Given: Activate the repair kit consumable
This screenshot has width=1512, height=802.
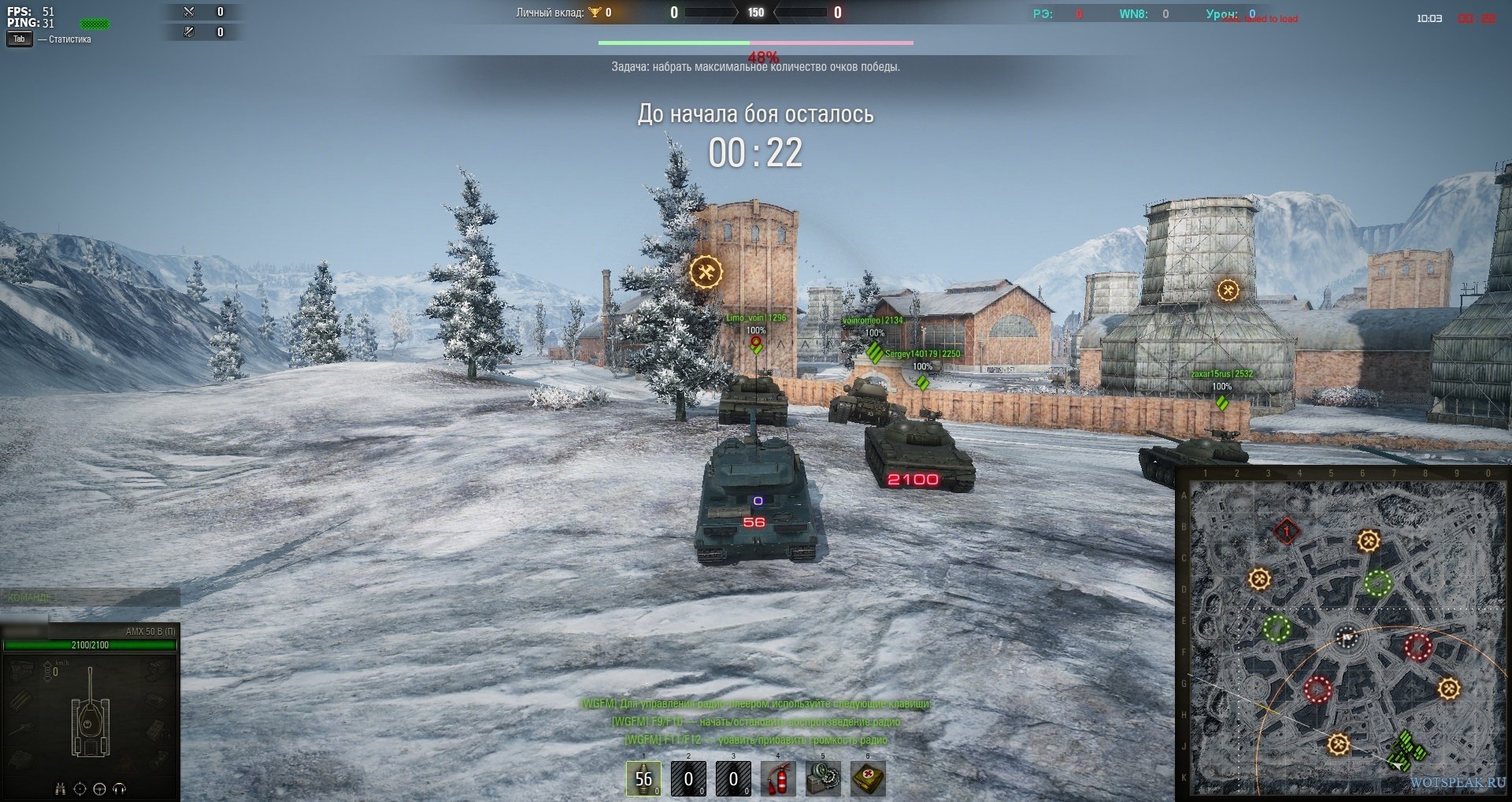Looking at the screenshot, I should [823, 778].
